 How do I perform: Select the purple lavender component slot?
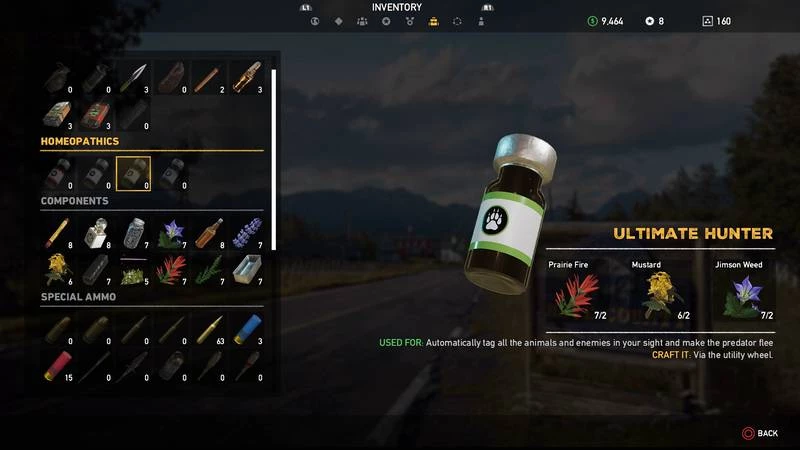tap(248, 232)
